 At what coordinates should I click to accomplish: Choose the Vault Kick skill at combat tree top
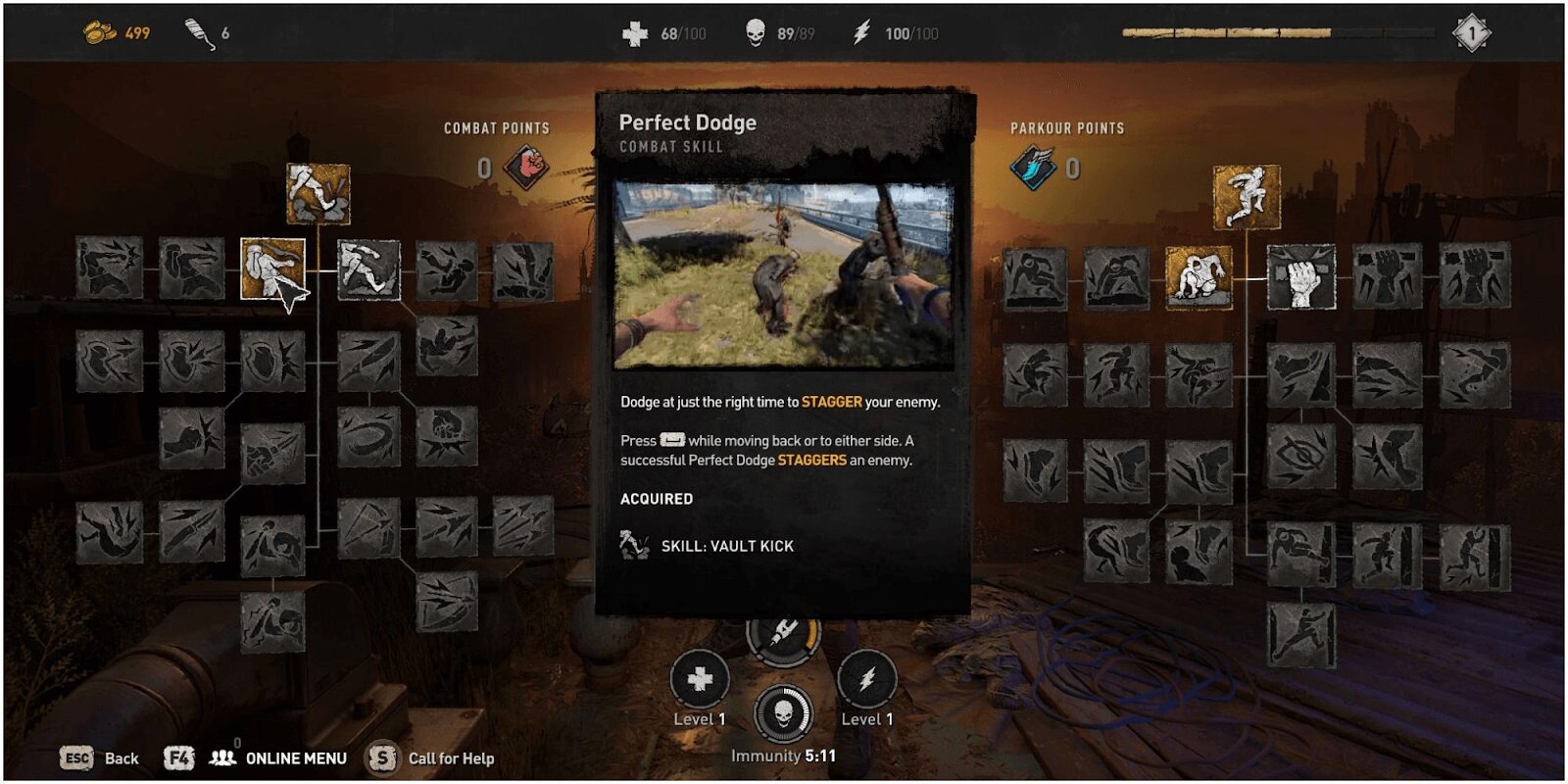click(x=318, y=193)
